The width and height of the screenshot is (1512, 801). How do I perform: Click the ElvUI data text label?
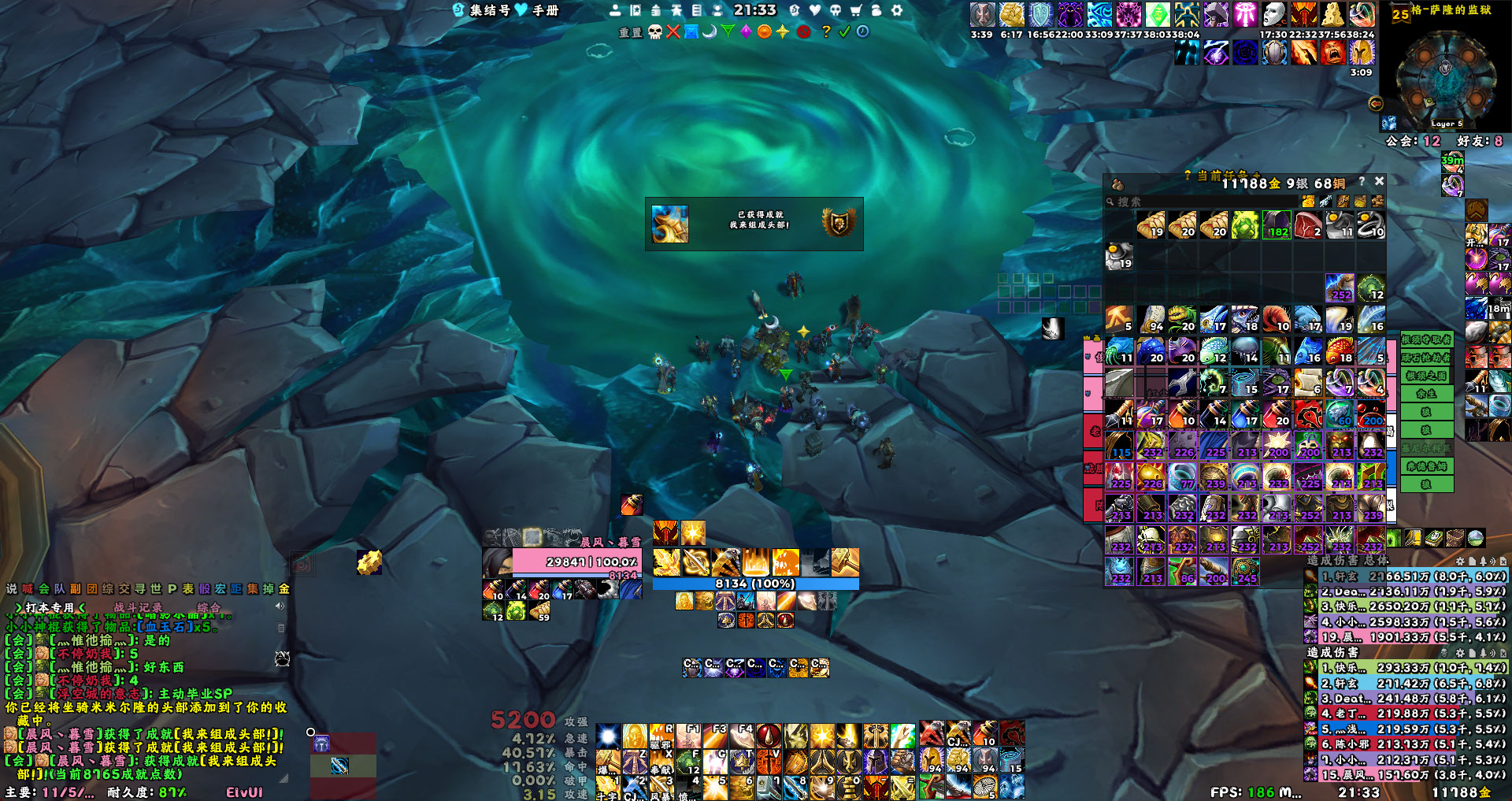coord(244,792)
